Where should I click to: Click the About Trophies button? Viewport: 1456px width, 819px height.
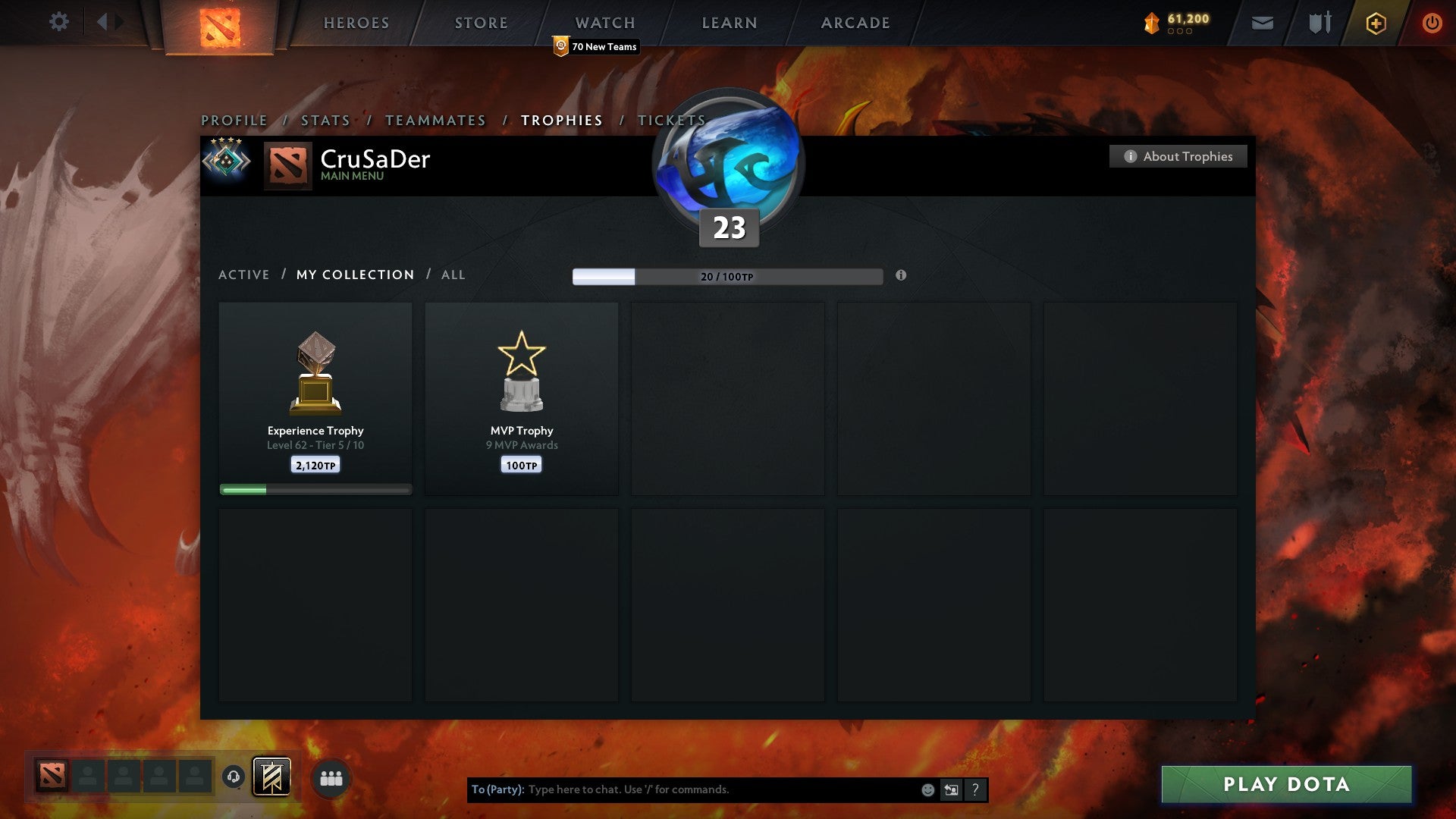tap(1178, 156)
